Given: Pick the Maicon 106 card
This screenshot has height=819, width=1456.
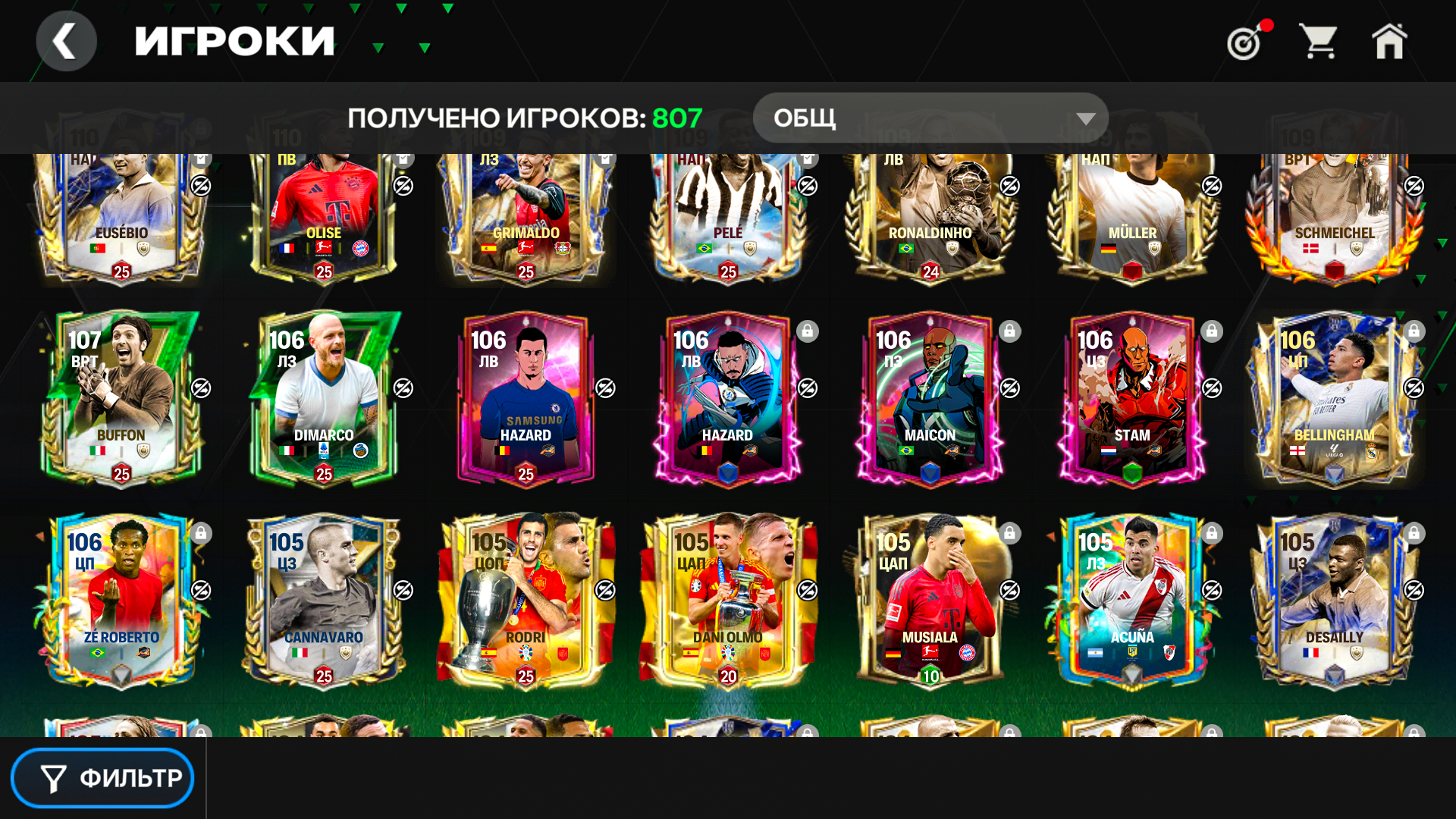Looking at the screenshot, I should click(930, 398).
